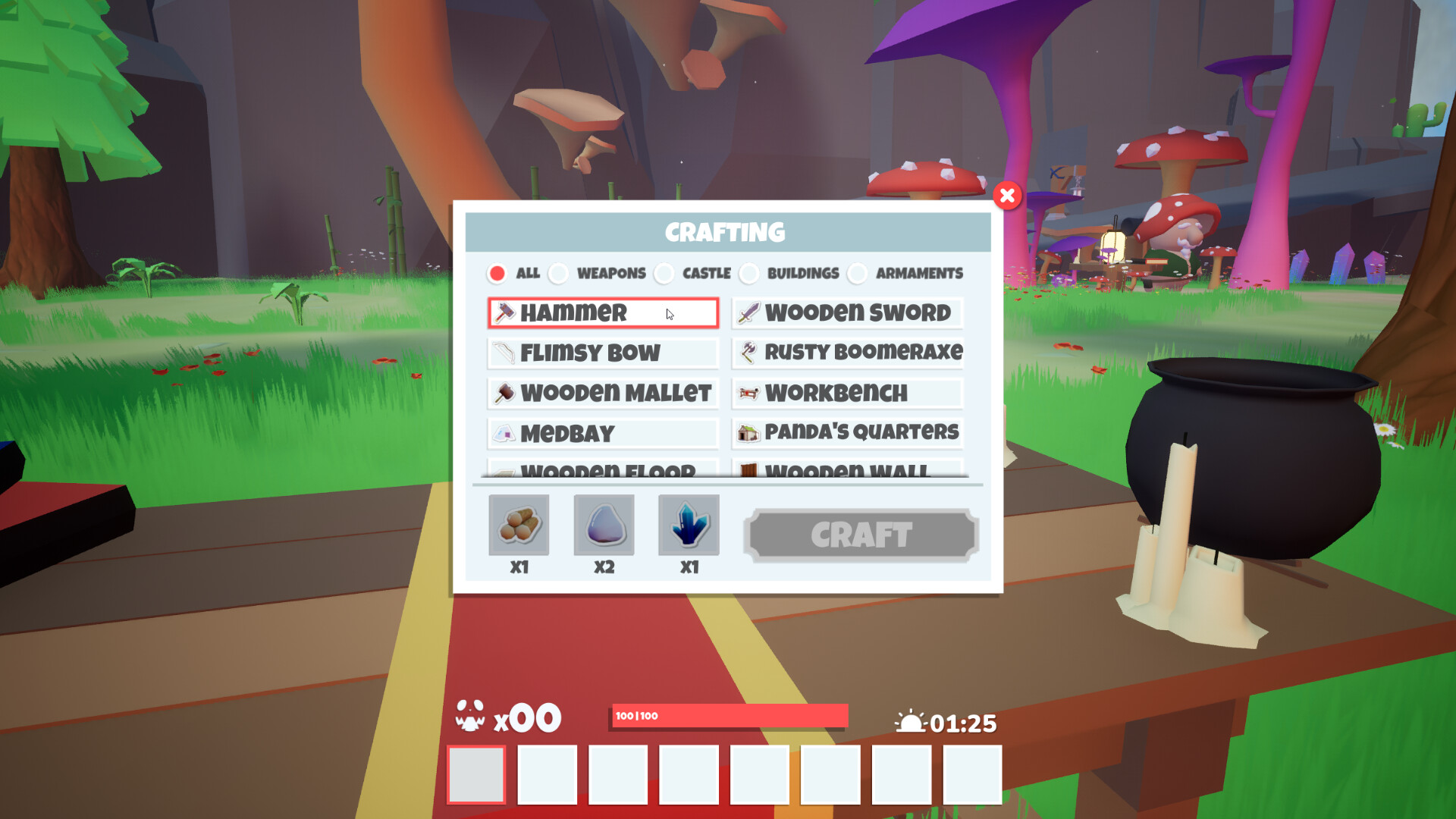Click the Rusty Boomeraxe axe icon
1456x819 pixels.
click(x=747, y=352)
